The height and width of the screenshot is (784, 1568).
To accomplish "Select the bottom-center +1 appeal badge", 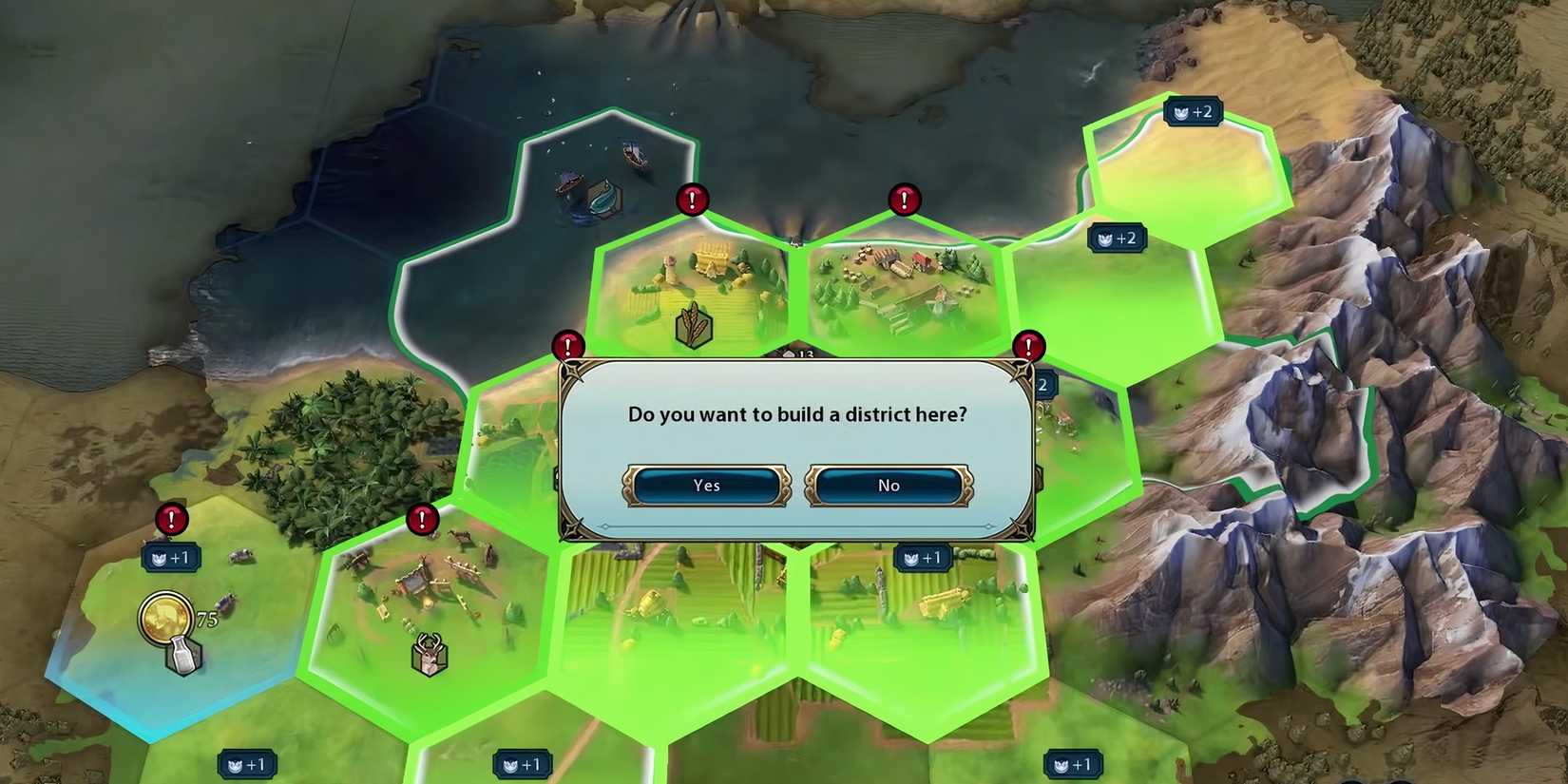I will pyautogui.click(x=520, y=763).
